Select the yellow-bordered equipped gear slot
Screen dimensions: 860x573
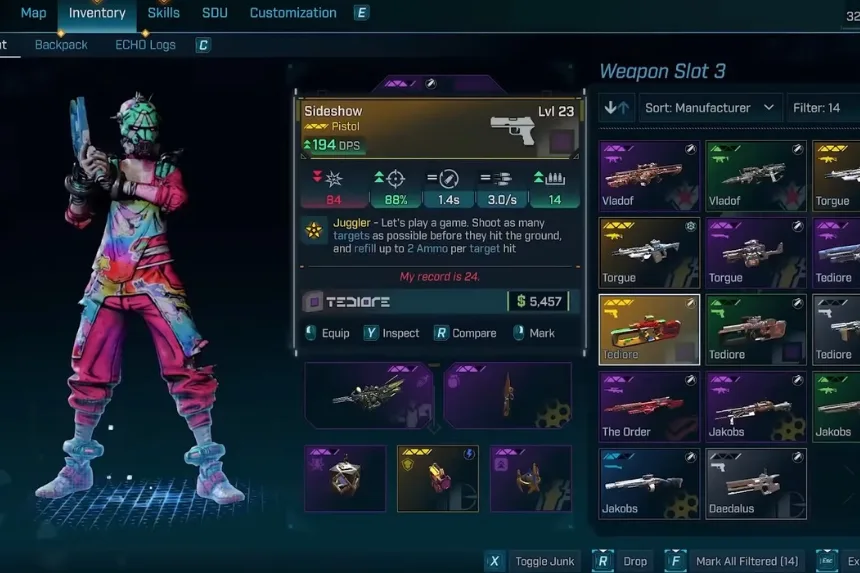(x=438, y=478)
